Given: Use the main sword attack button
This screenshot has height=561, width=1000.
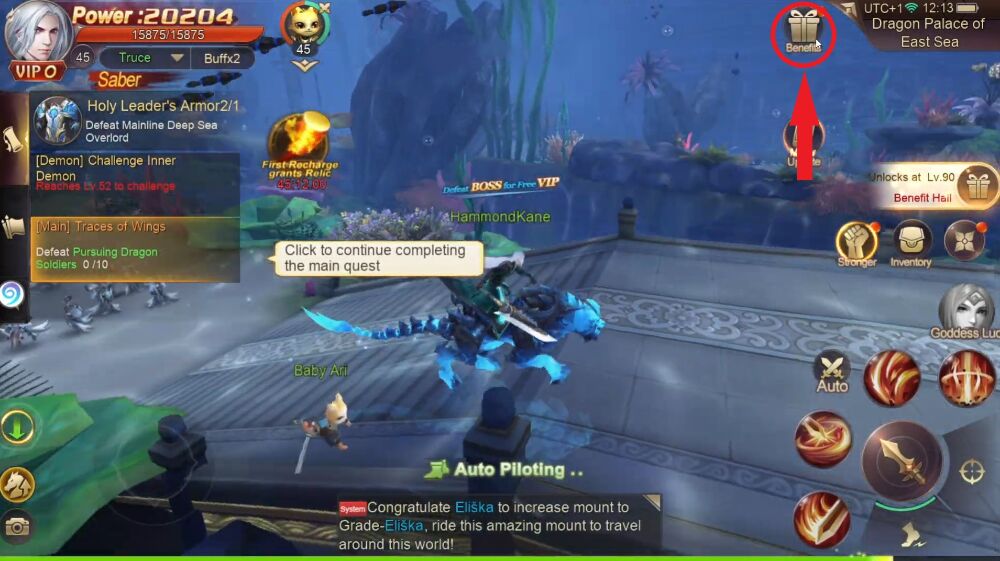Looking at the screenshot, I should click(x=900, y=461).
